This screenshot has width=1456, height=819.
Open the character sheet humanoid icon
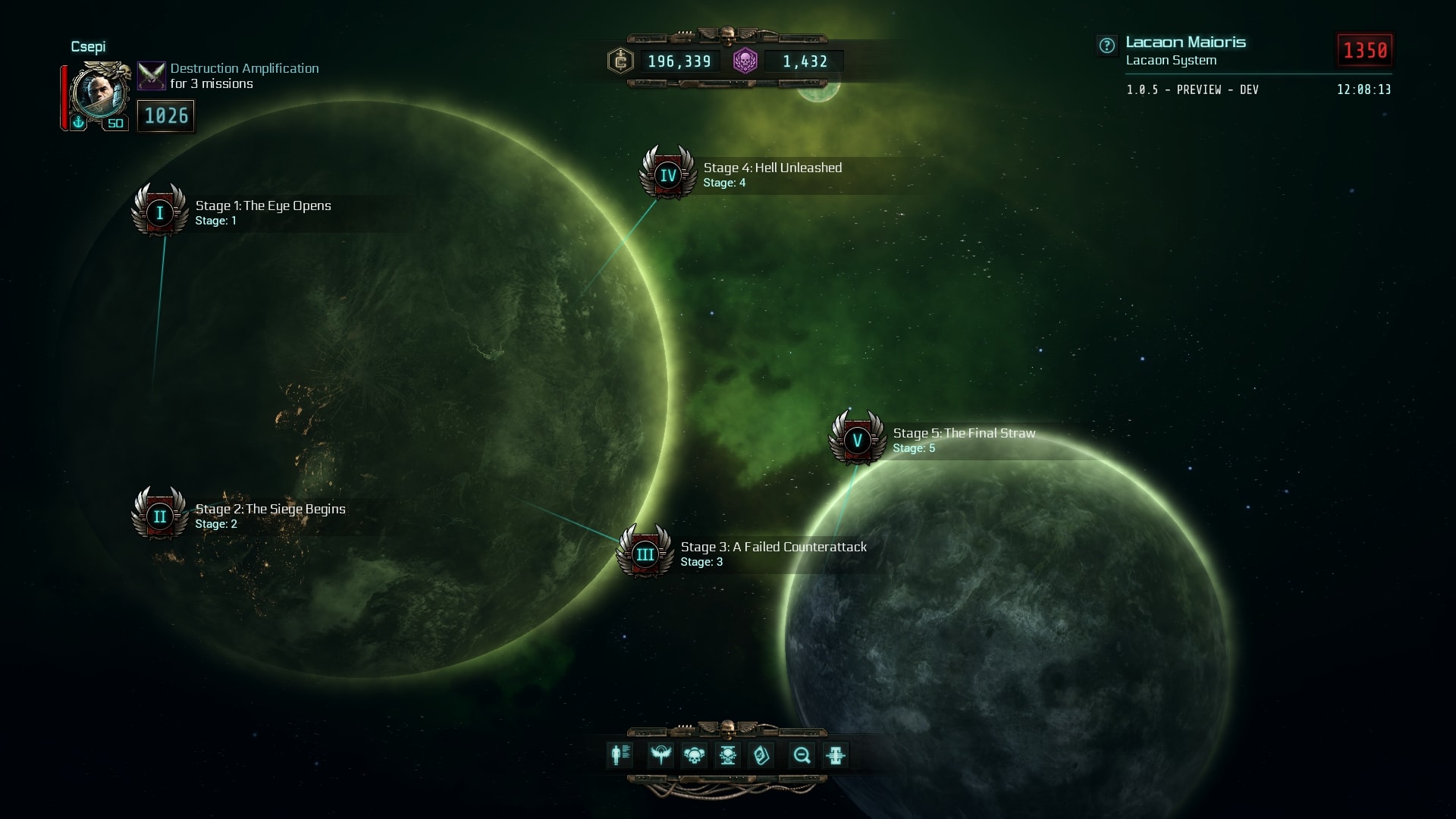pos(620,755)
